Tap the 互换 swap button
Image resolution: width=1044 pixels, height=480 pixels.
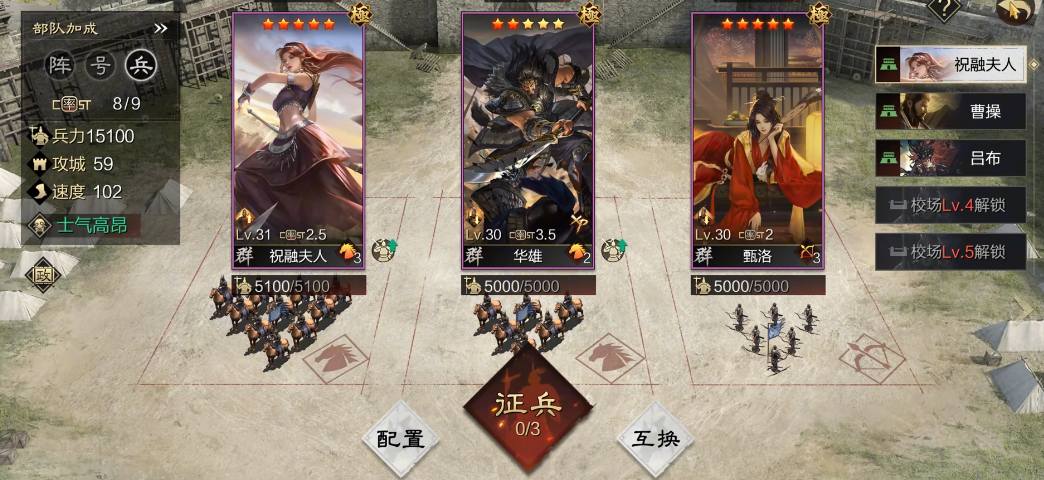653,439
